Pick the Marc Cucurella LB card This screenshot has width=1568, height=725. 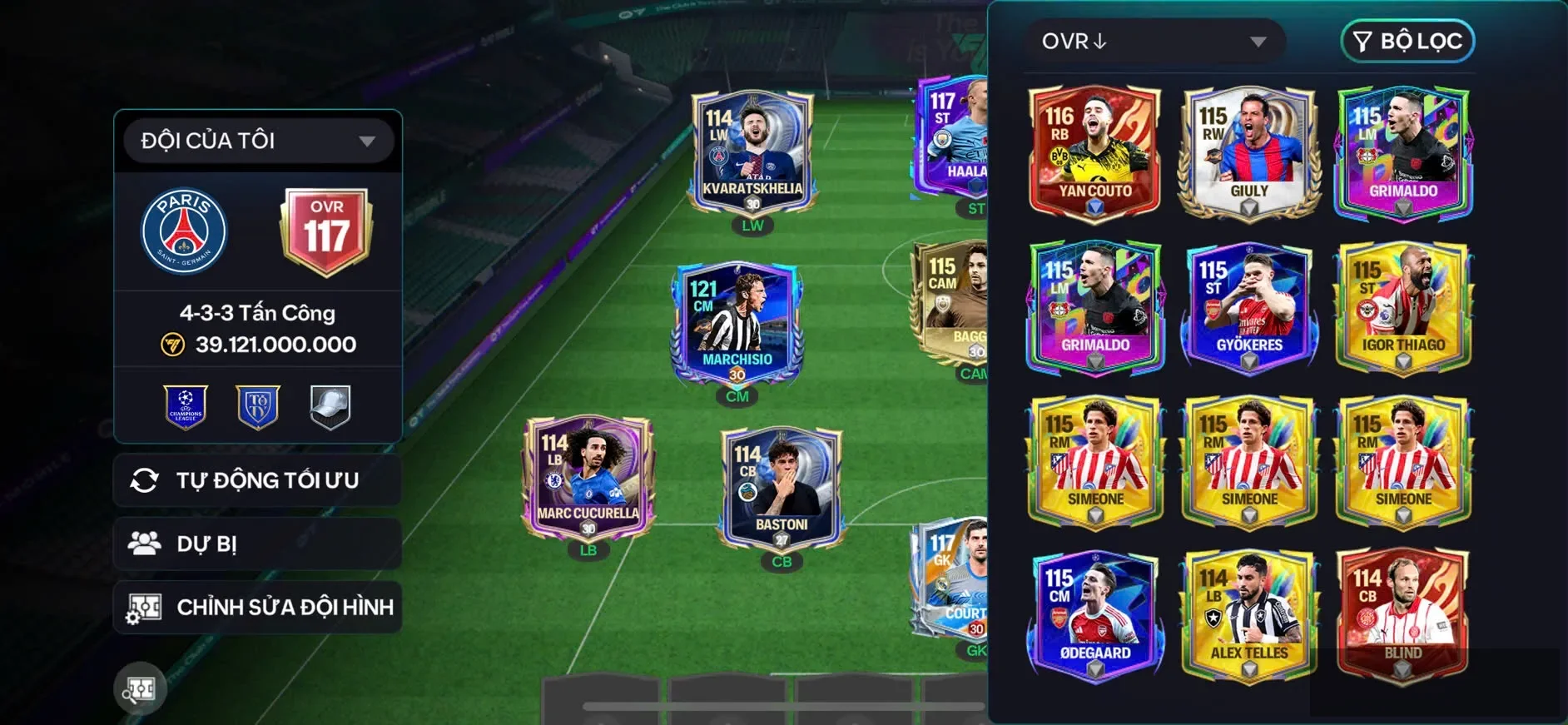coord(588,479)
